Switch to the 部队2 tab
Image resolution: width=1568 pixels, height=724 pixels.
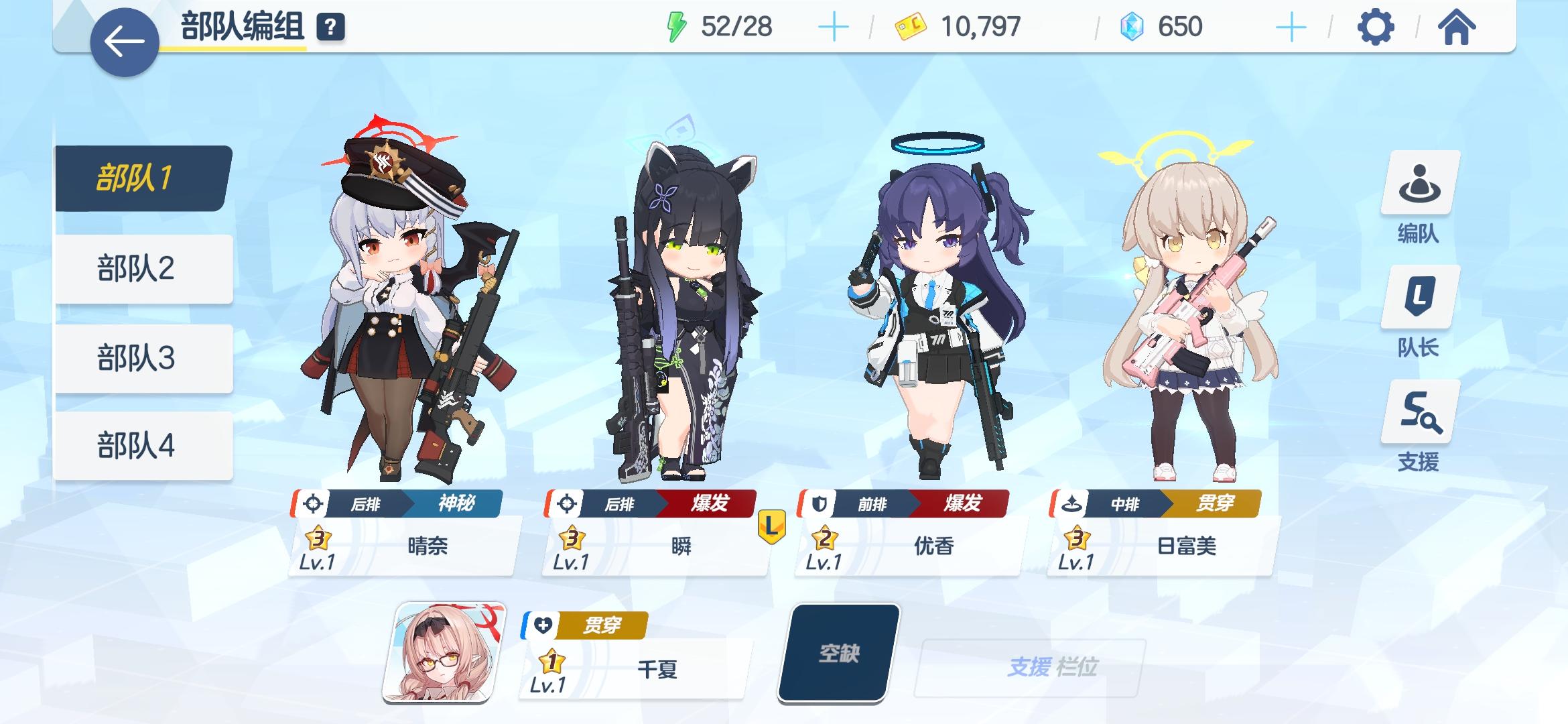tap(136, 267)
